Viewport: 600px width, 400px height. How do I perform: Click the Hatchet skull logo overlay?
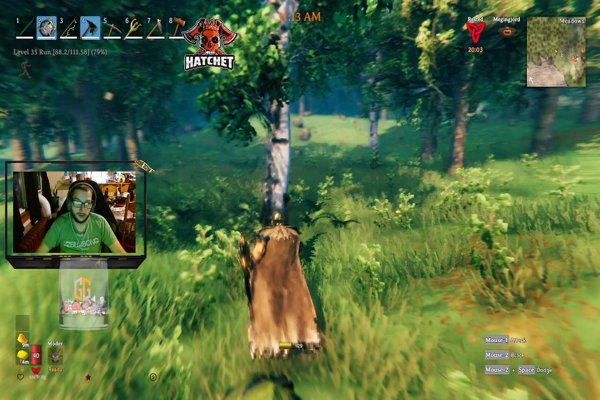pyautogui.click(x=209, y=43)
